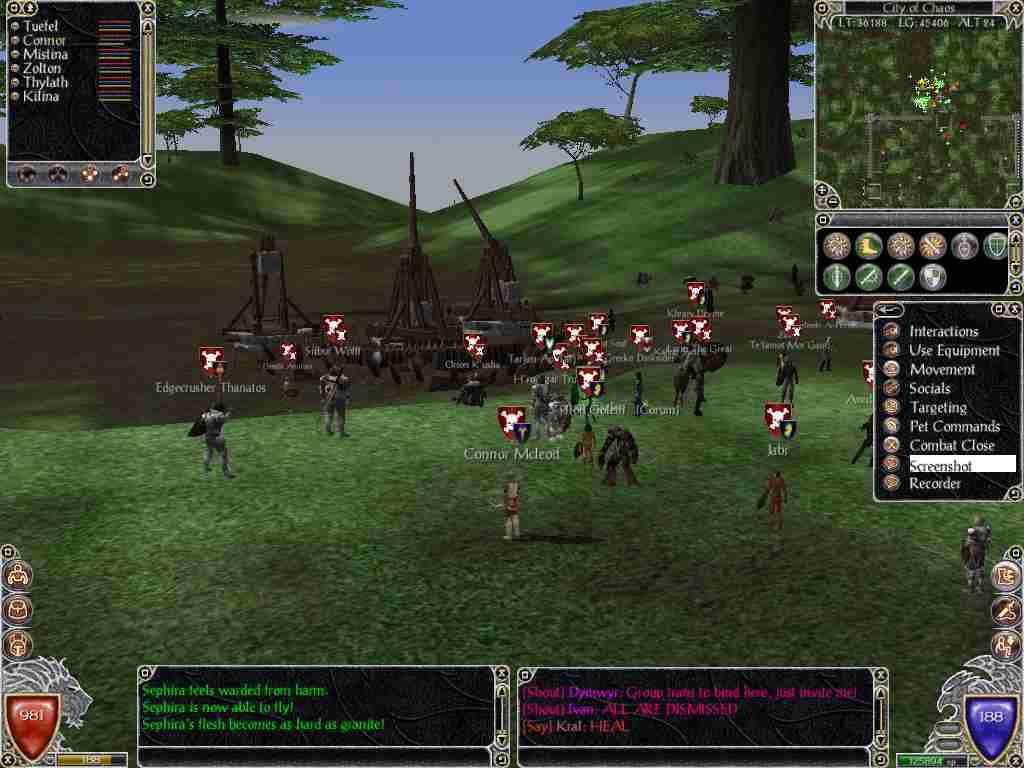Screen dimensions: 1024x768
Task: Open the Movement submenu
Action: [941, 369]
